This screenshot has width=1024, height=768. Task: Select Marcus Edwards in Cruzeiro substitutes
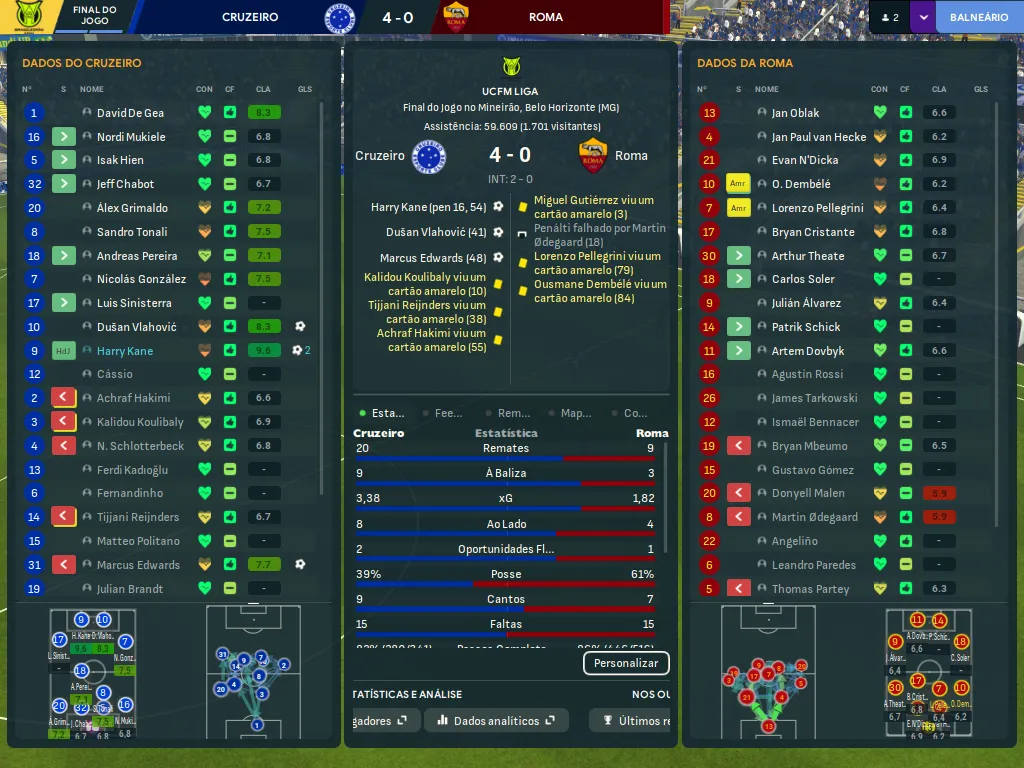(138, 565)
